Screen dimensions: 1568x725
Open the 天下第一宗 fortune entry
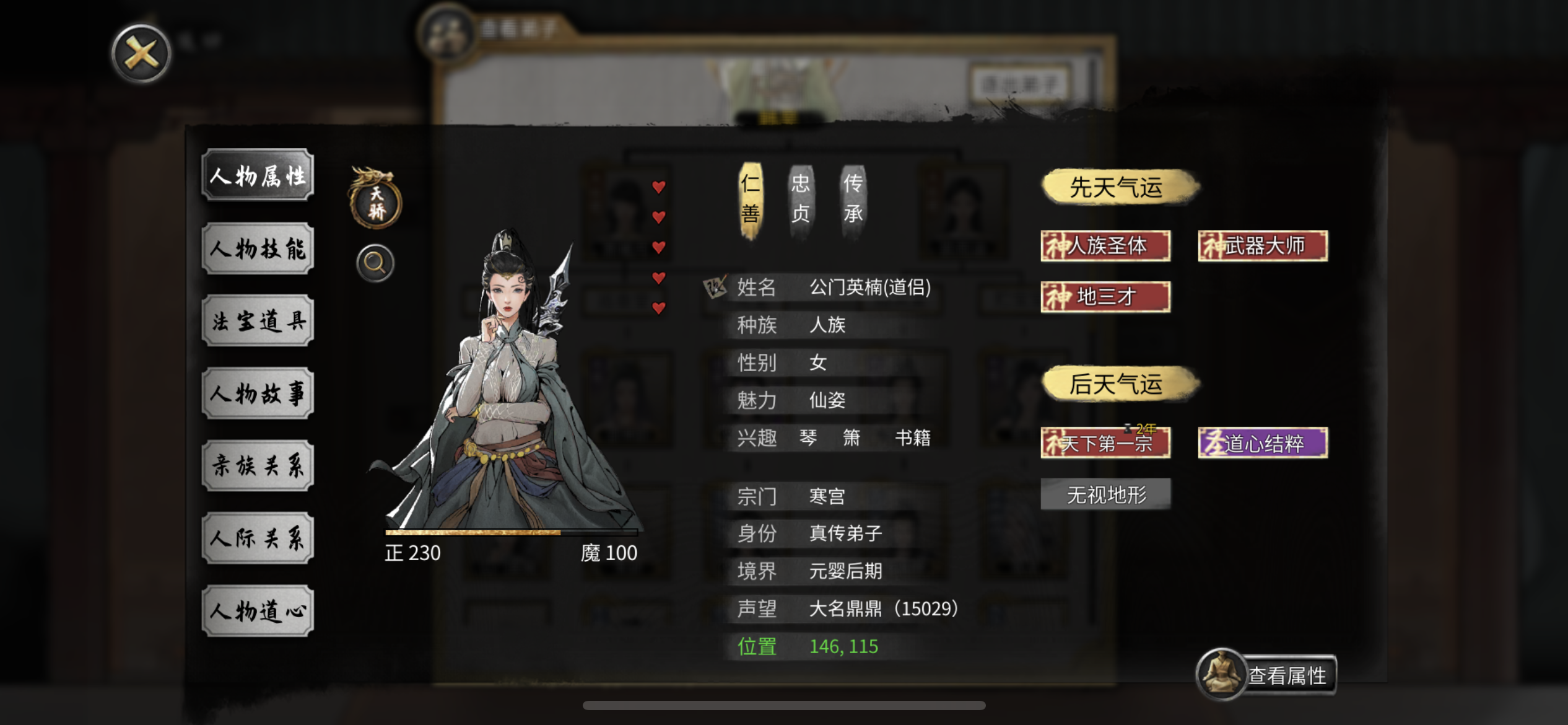pyautogui.click(x=1105, y=444)
